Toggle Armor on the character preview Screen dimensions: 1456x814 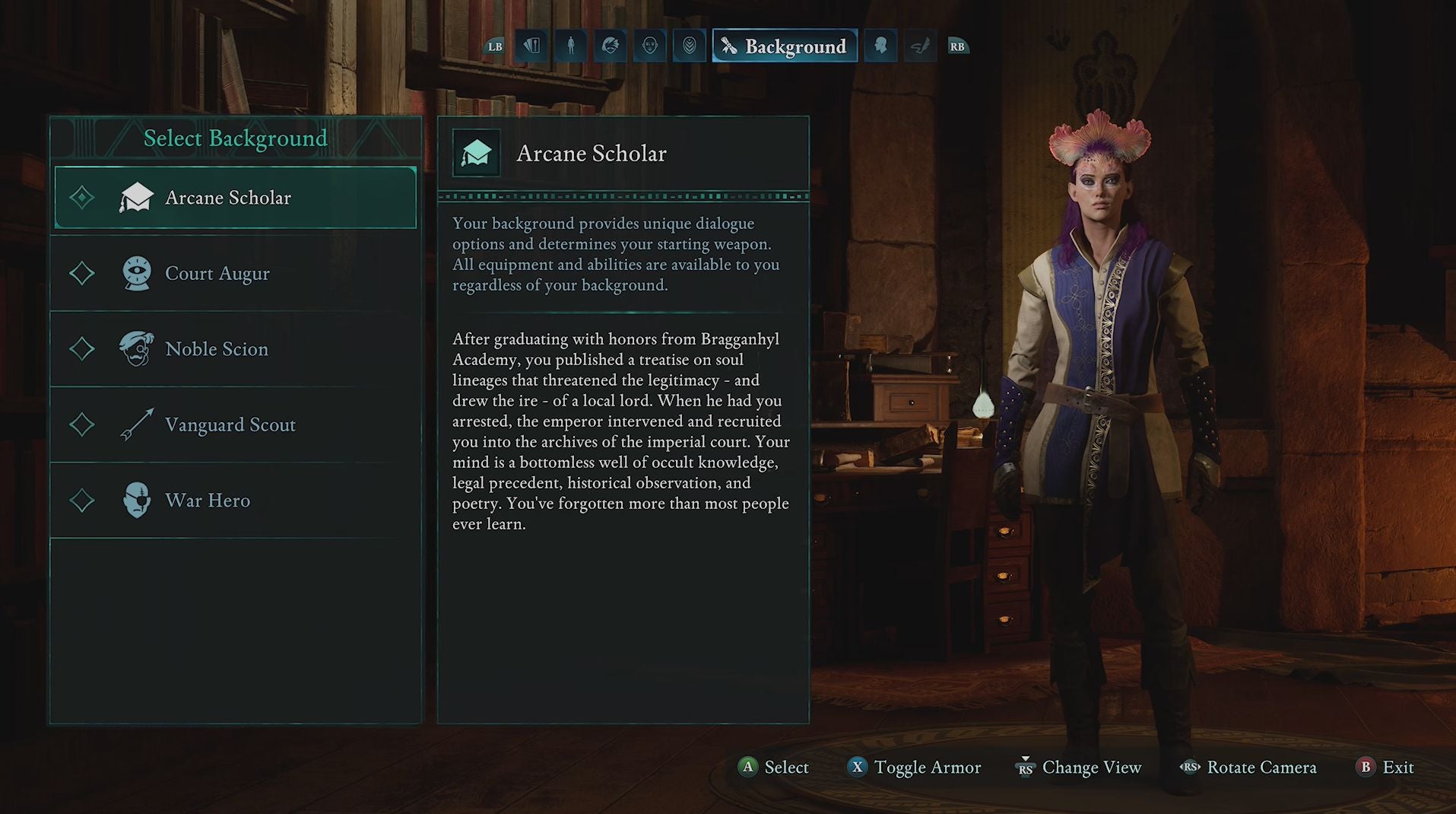tap(915, 767)
